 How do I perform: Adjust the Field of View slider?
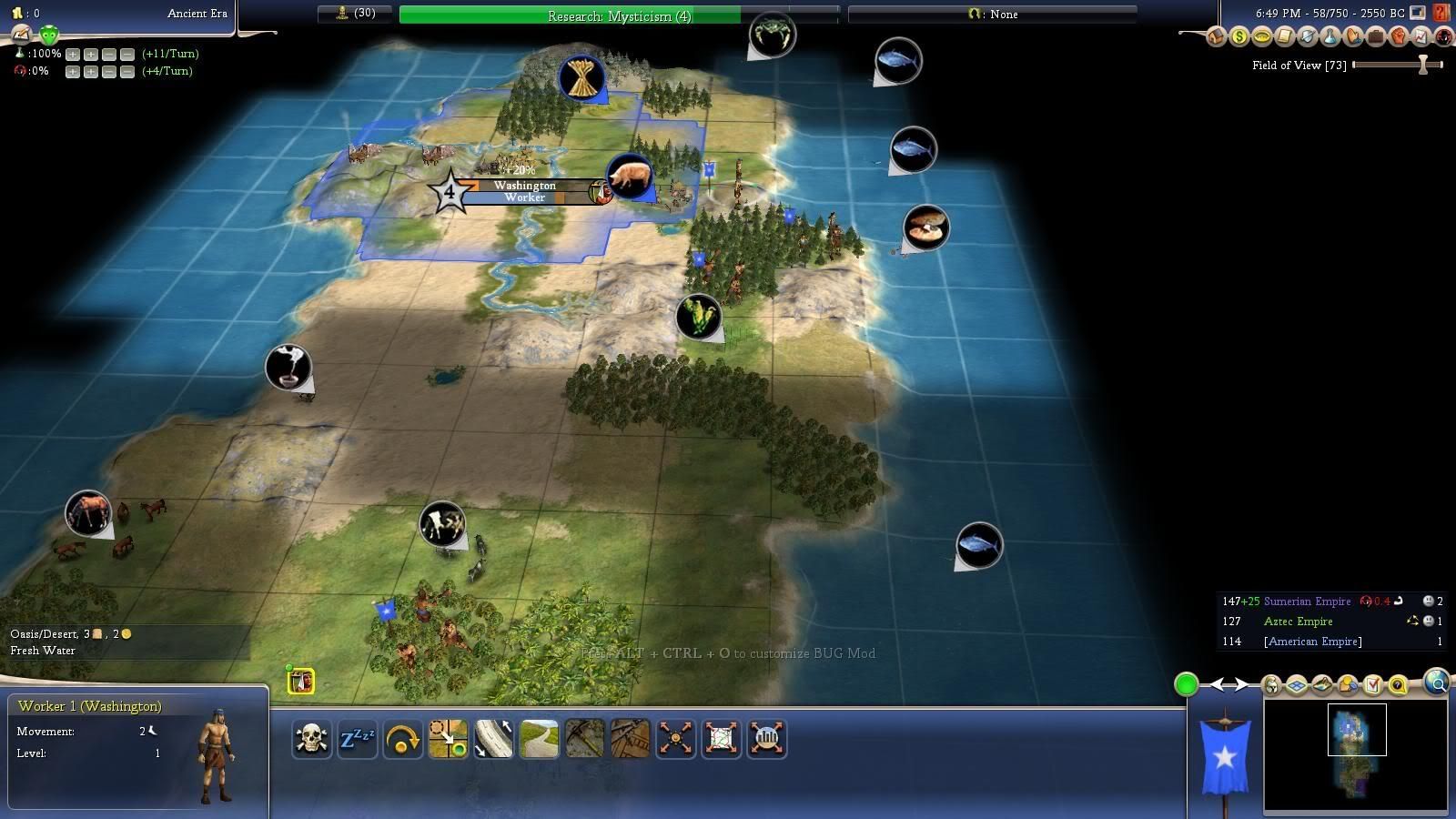[1423, 65]
